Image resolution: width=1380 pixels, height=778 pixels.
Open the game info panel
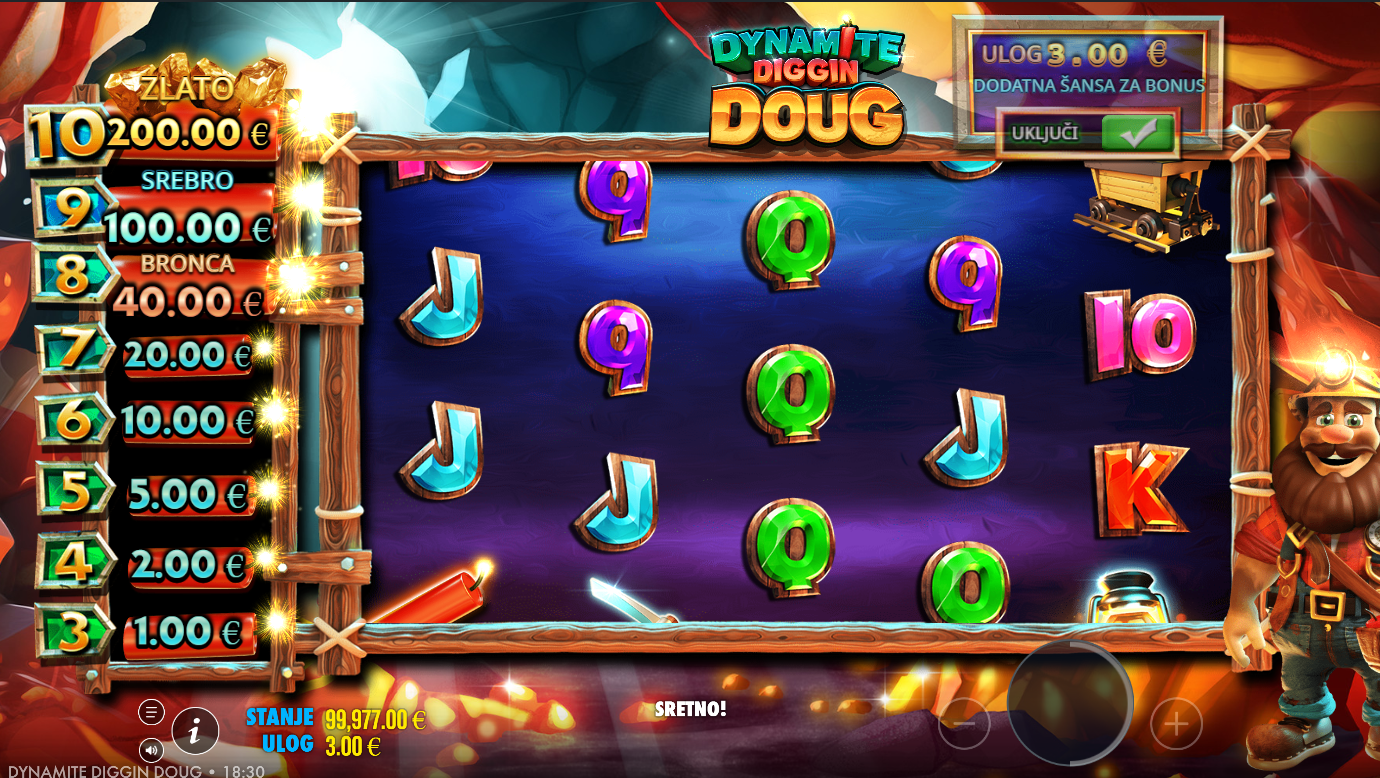coord(196,732)
